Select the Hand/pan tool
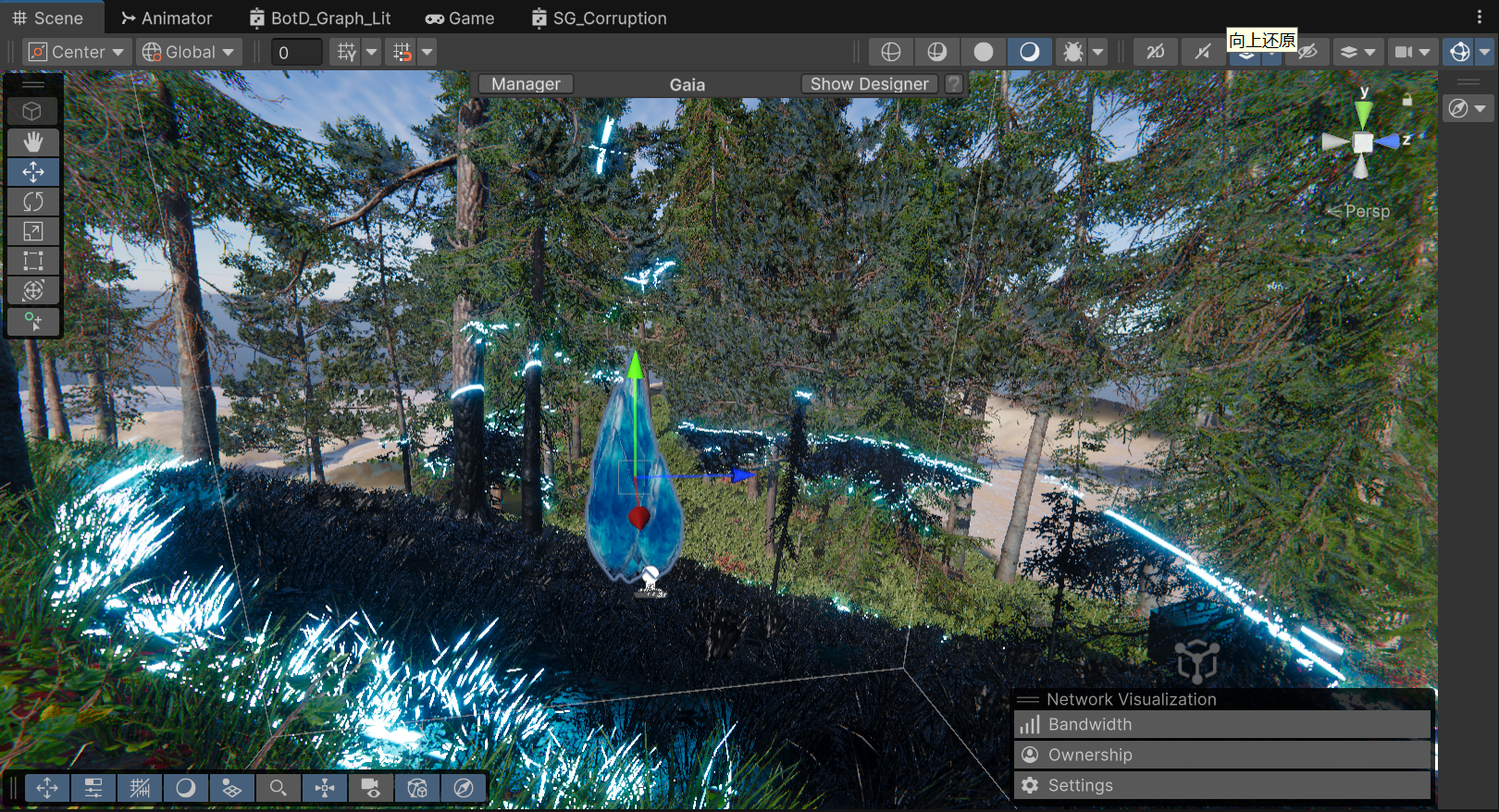The image size is (1499, 812). coord(33,142)
